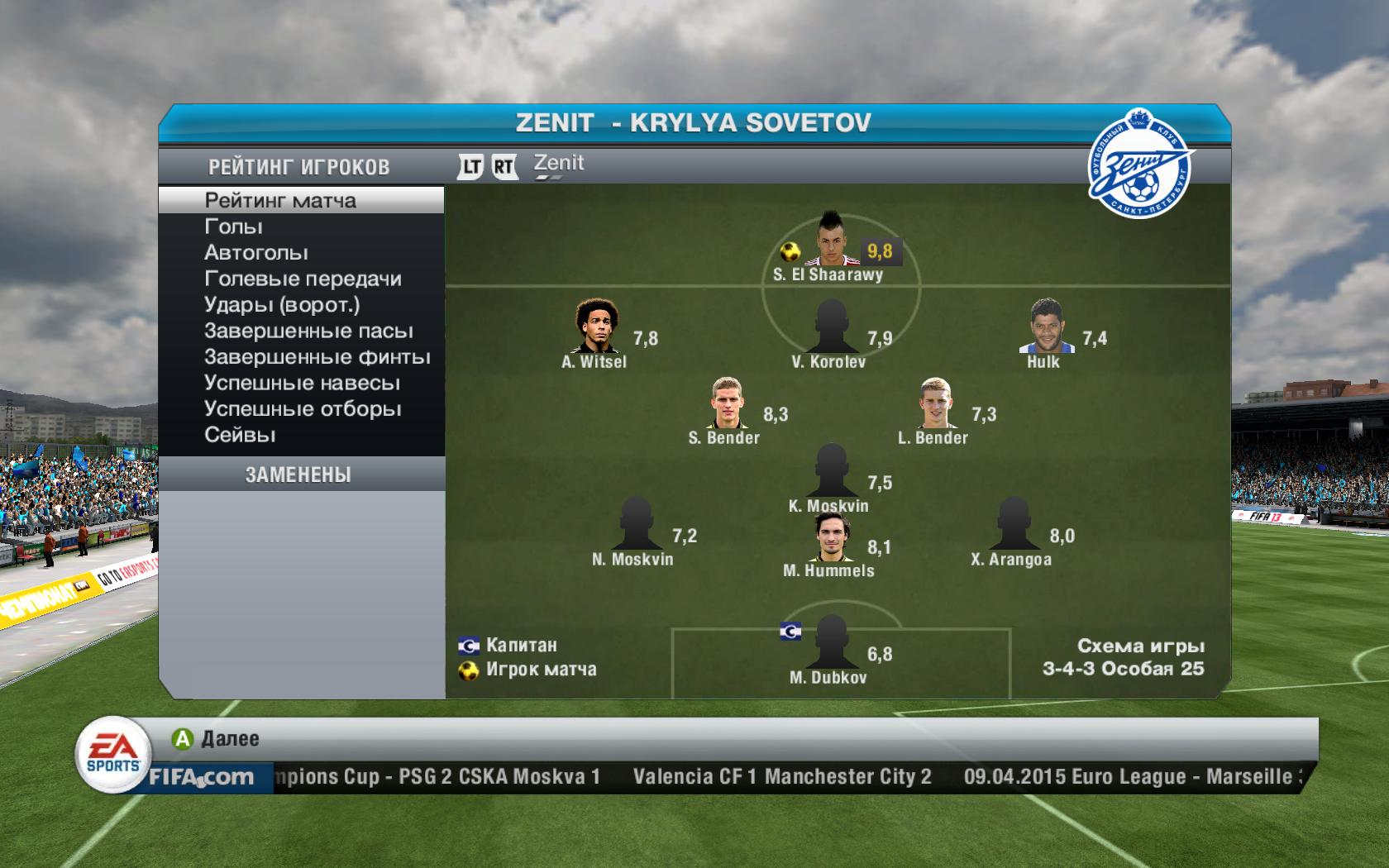The image size is (1389, 868).
Task: Select M. Hummels player portrait
Action: [830, 537]
